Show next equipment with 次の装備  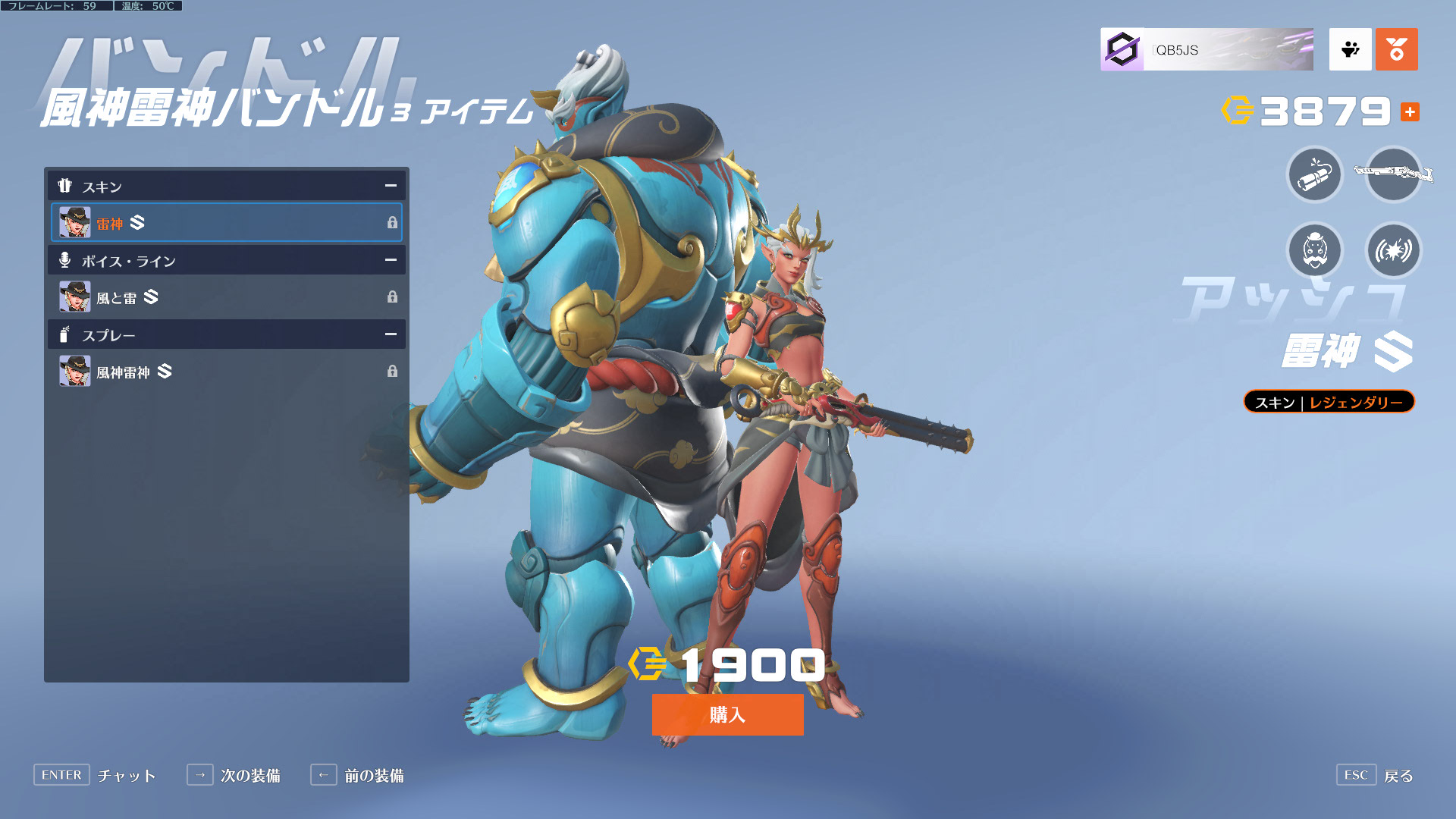pos(234,775)
